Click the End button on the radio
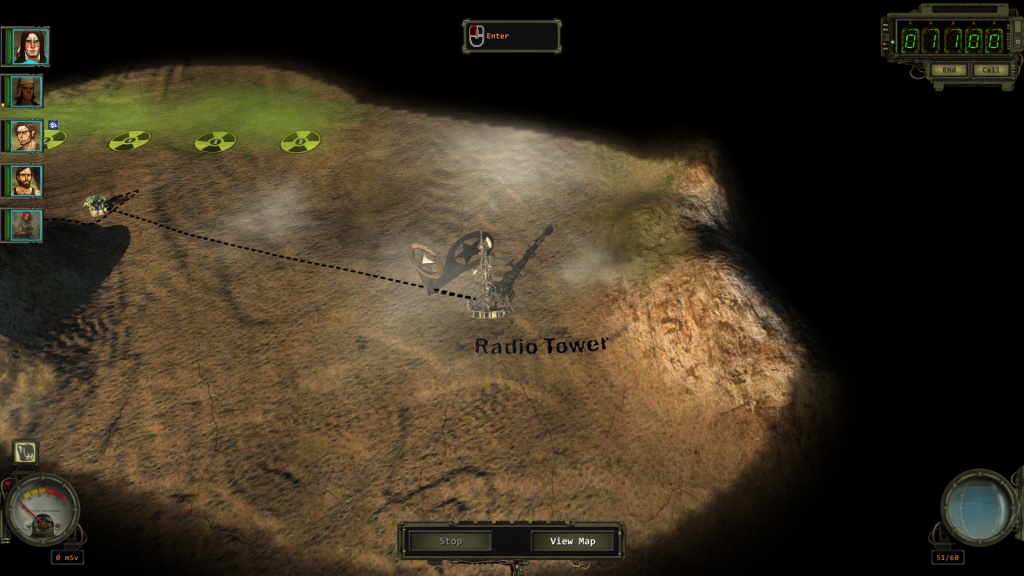The image size is (1024, 576). click(947, 70)
